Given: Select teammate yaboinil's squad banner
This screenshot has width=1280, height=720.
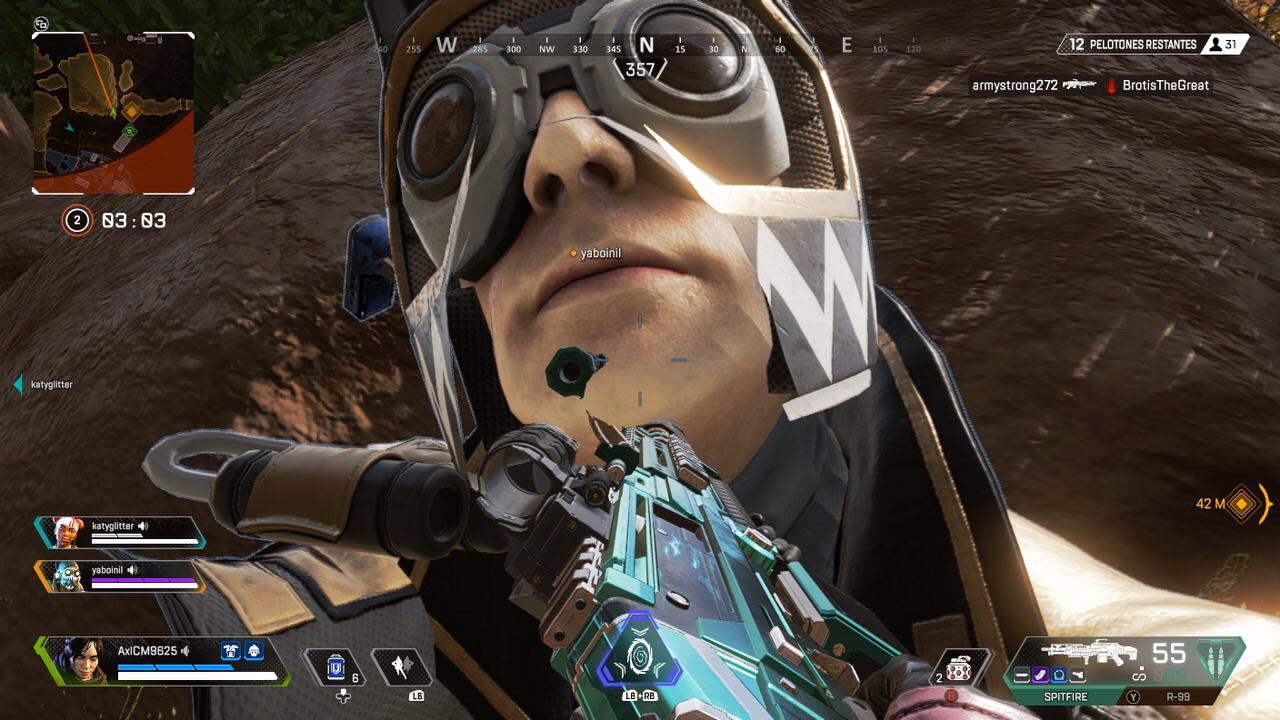Looking at the screenshot, I should [x=120, y=575].
